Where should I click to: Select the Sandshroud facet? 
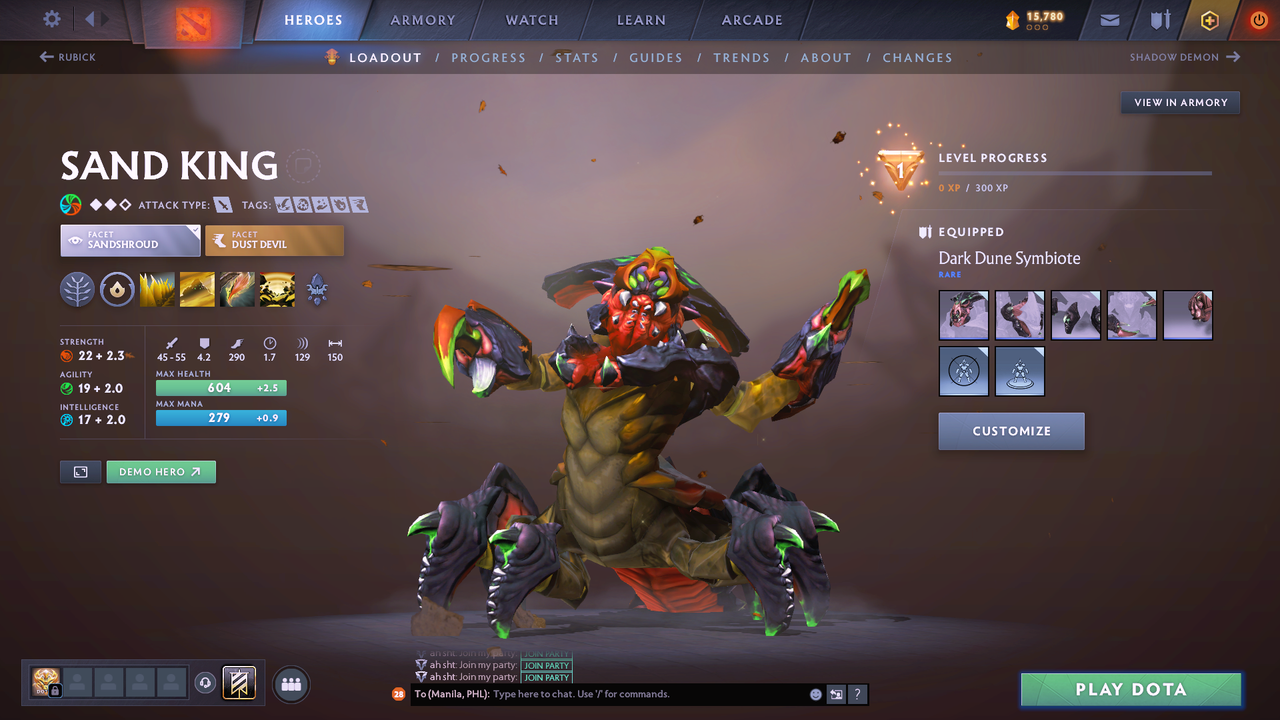pyautogui.click(x=130, y=240)
